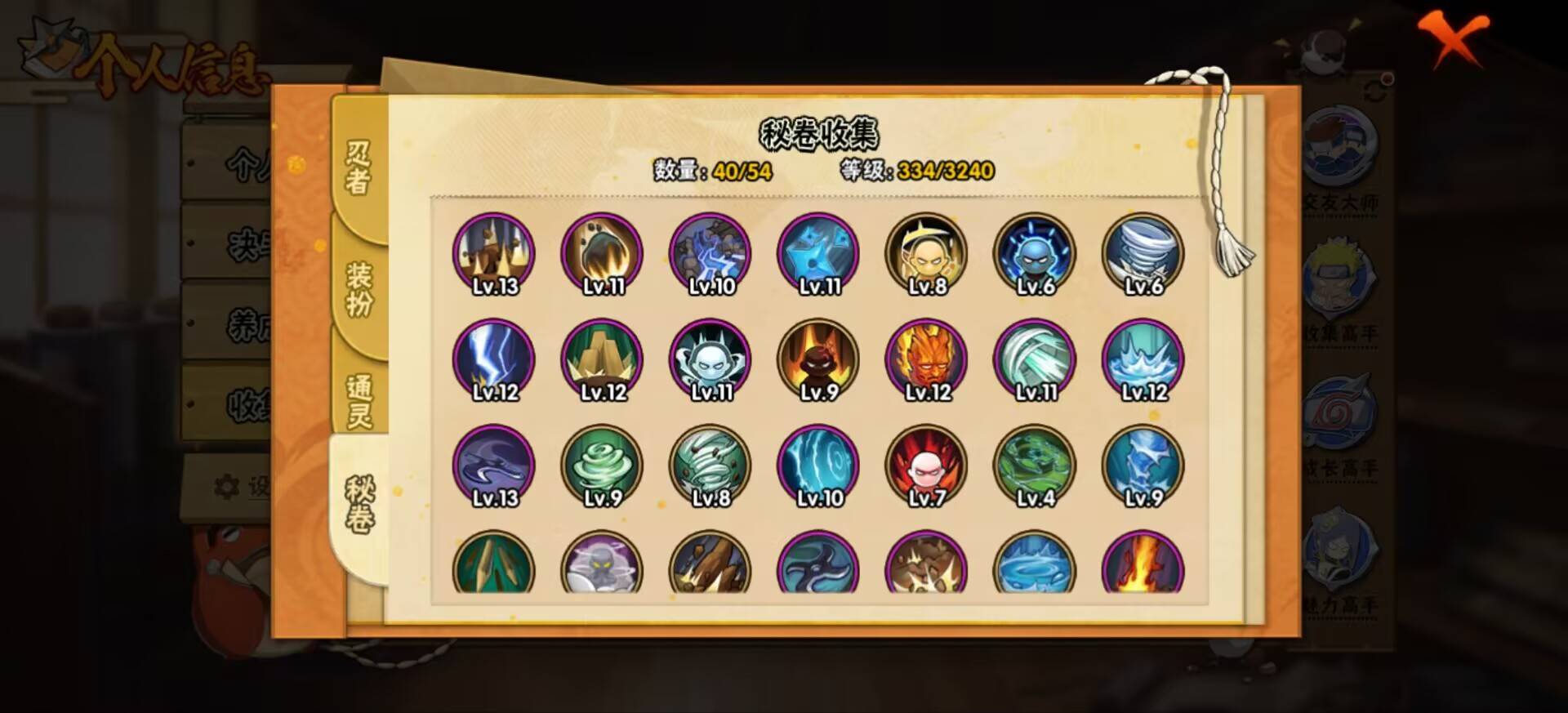Select the Lv.7 red imp scroll icon

[x=927, y=464]
